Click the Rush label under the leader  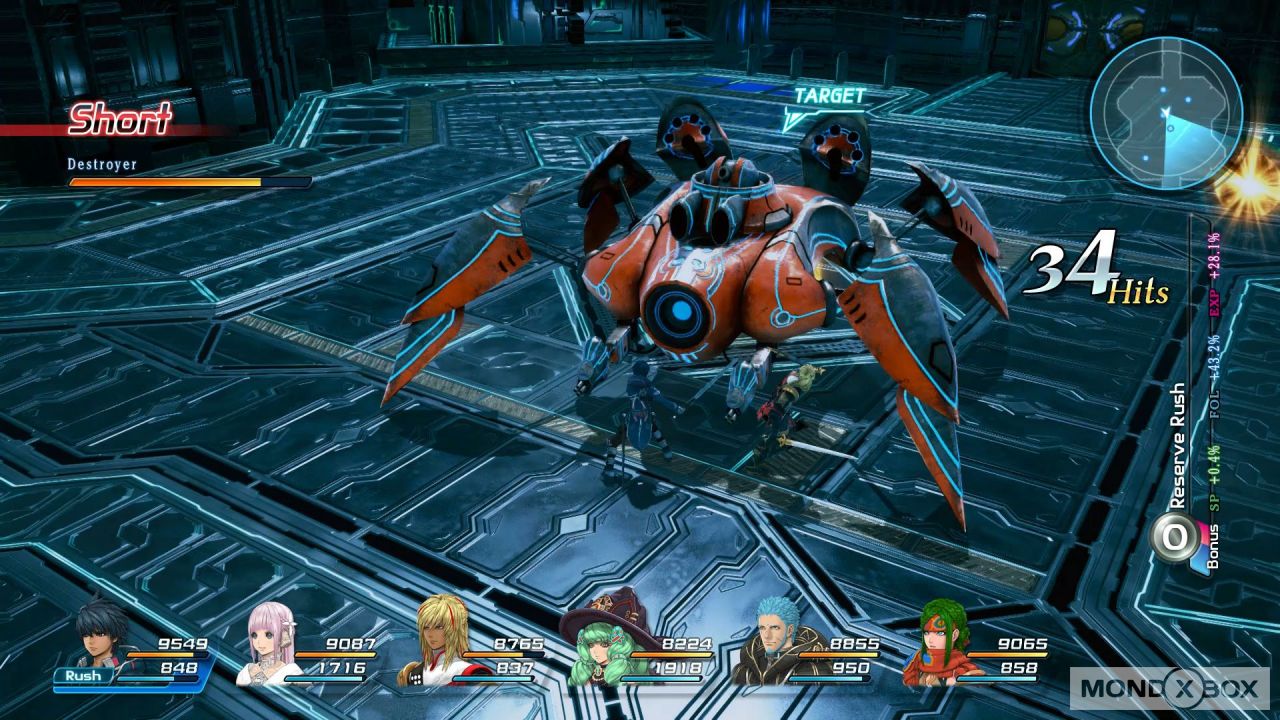point(84,676)
